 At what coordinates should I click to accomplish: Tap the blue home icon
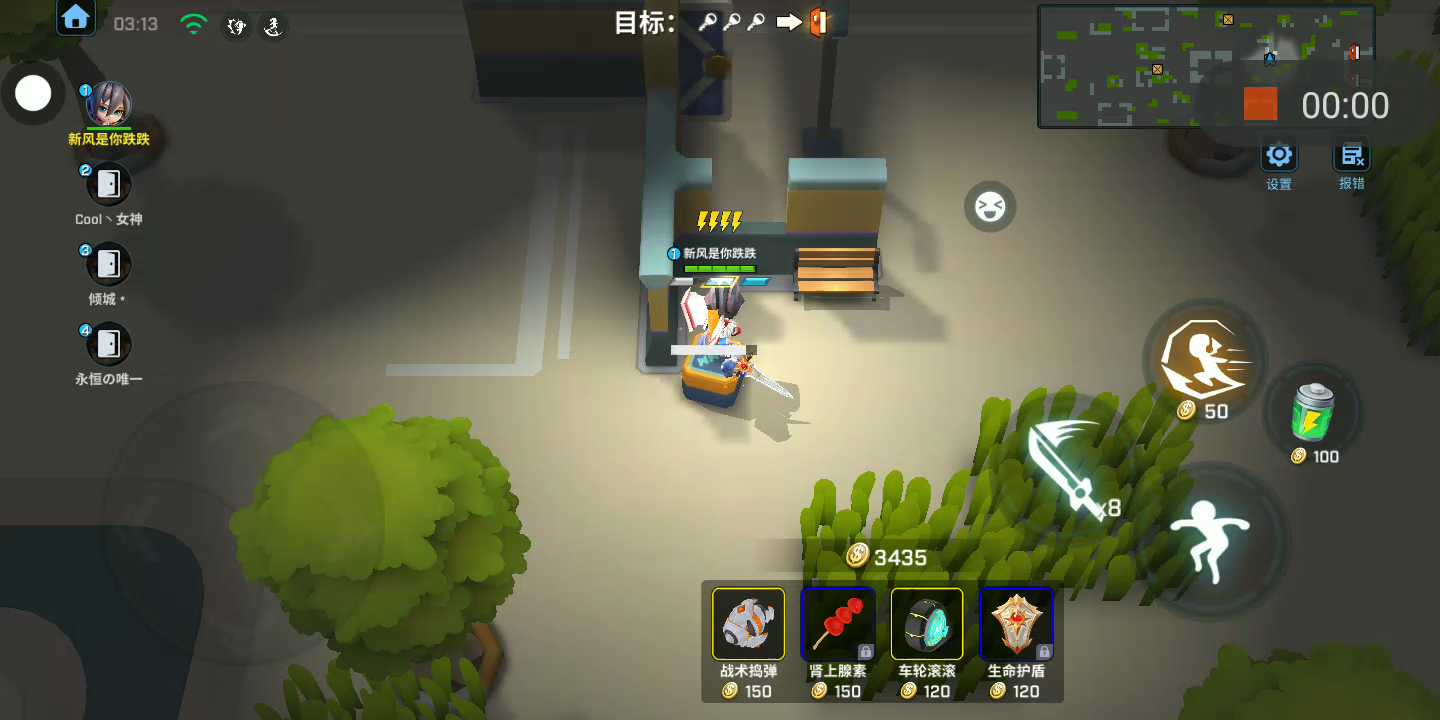[76, 17]
